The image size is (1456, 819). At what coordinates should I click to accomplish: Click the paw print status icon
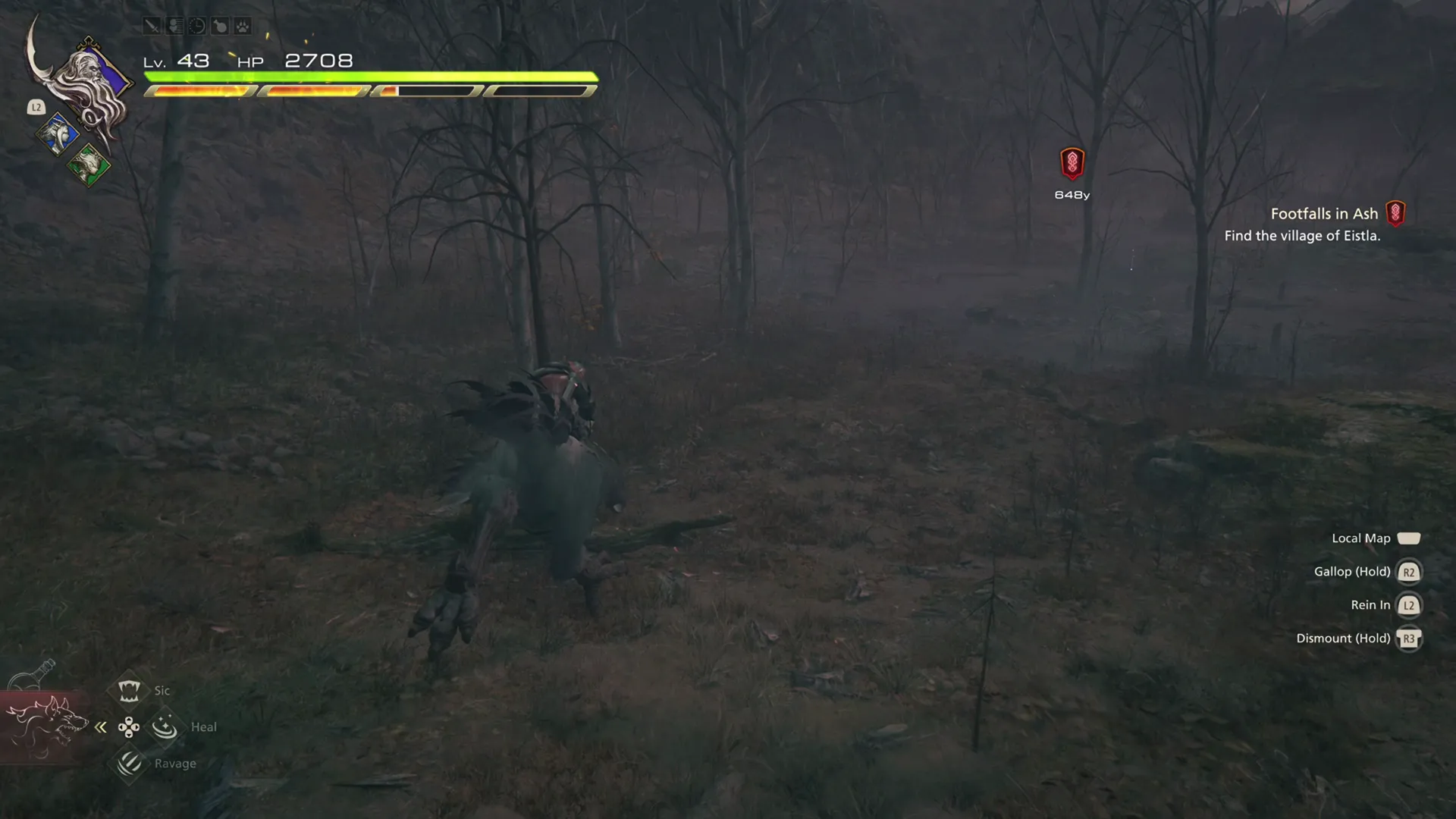[x=243, y=26]
